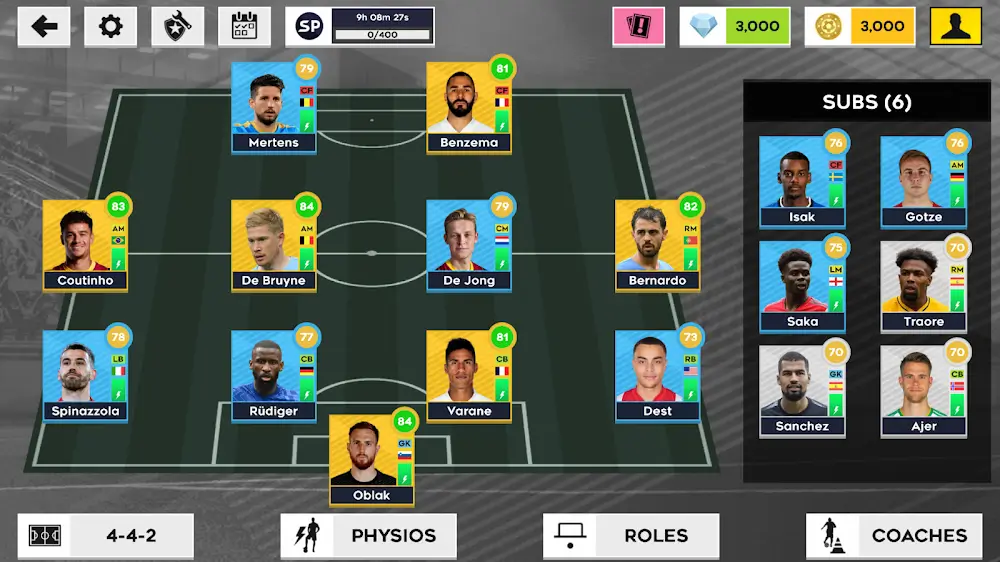Open the player profile button
Screen dimensions: 1000x562
coord(955,27)
